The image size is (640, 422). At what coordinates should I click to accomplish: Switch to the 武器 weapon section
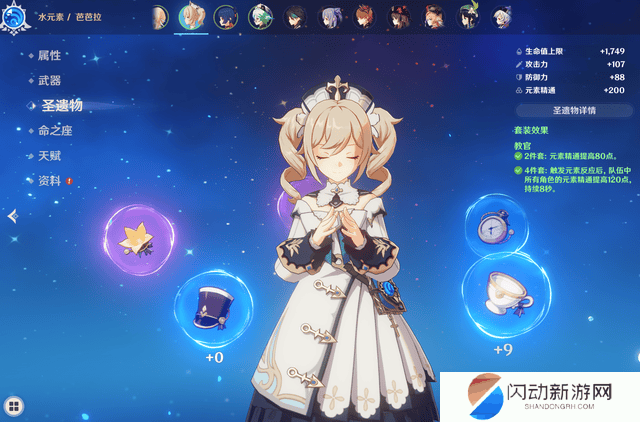[x=49, y=80]
